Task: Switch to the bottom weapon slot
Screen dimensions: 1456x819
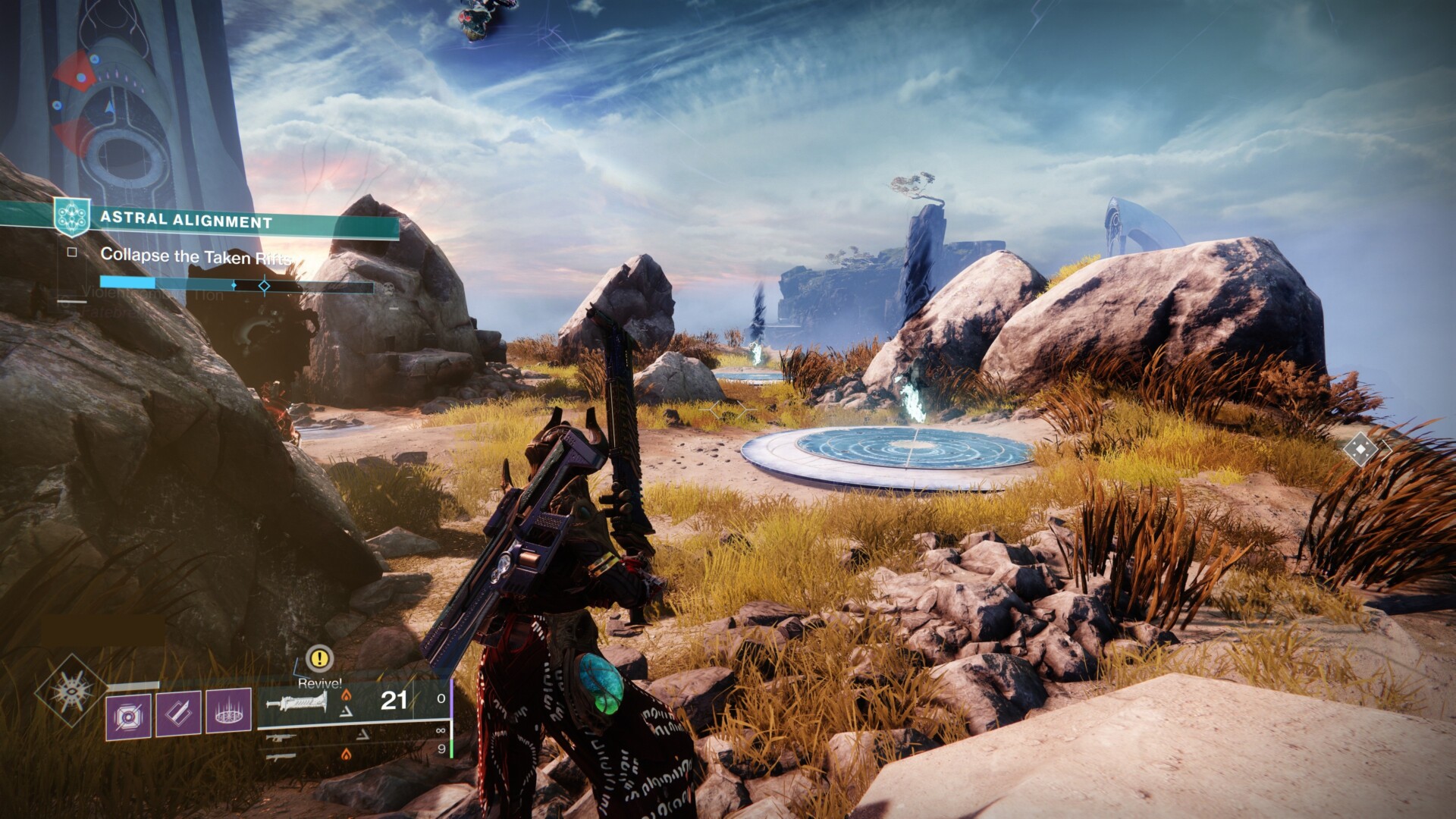Action: click(279, 755)
